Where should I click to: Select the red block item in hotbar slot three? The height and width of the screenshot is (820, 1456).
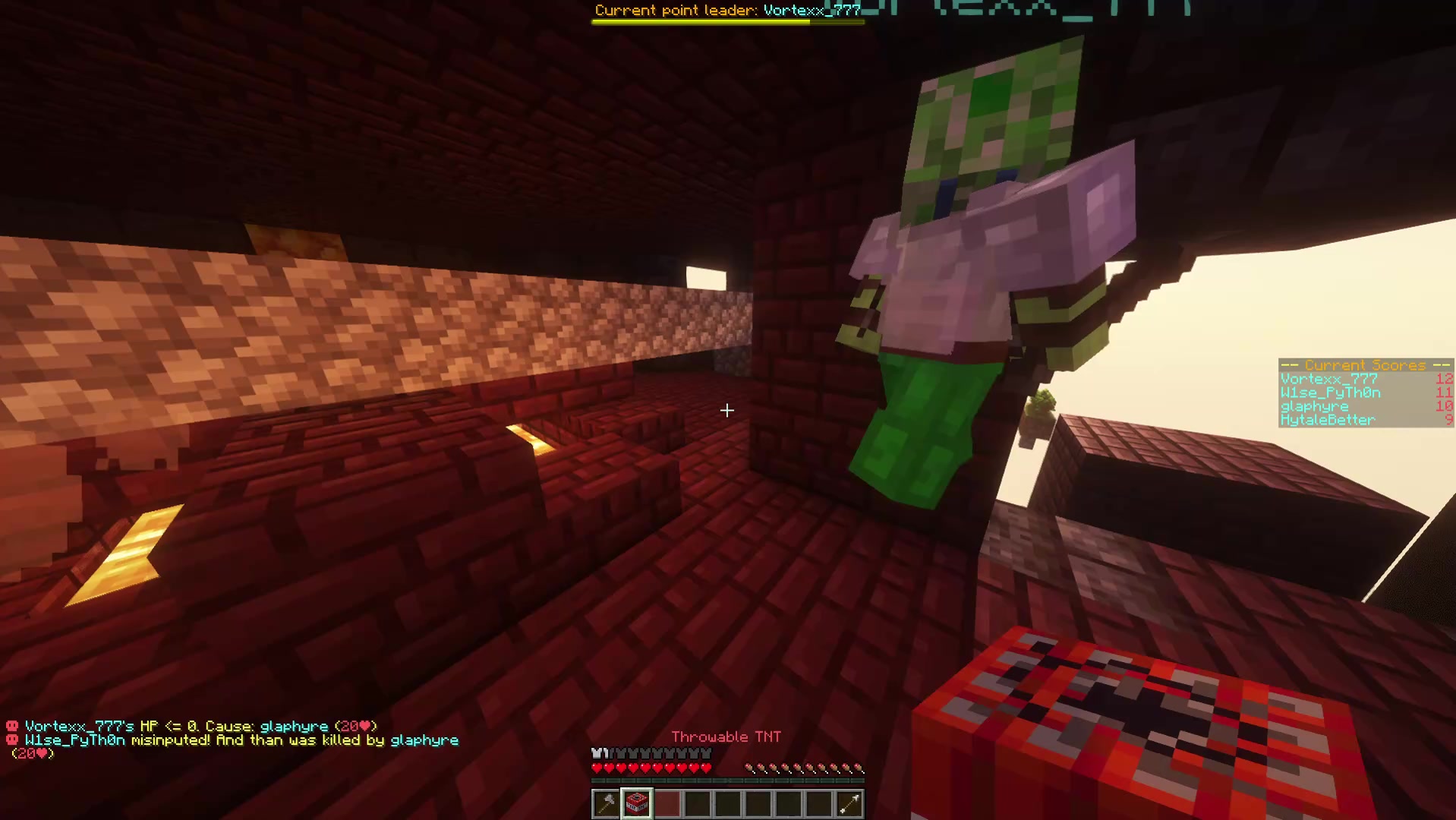tap(667, 803)
